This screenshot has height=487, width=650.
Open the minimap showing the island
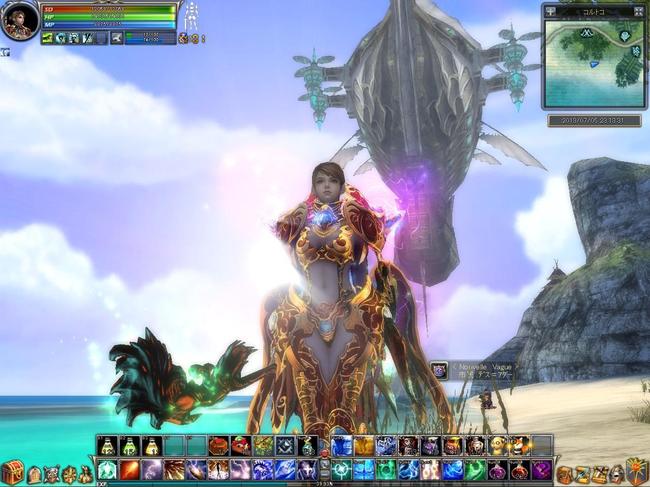point(594,64)
